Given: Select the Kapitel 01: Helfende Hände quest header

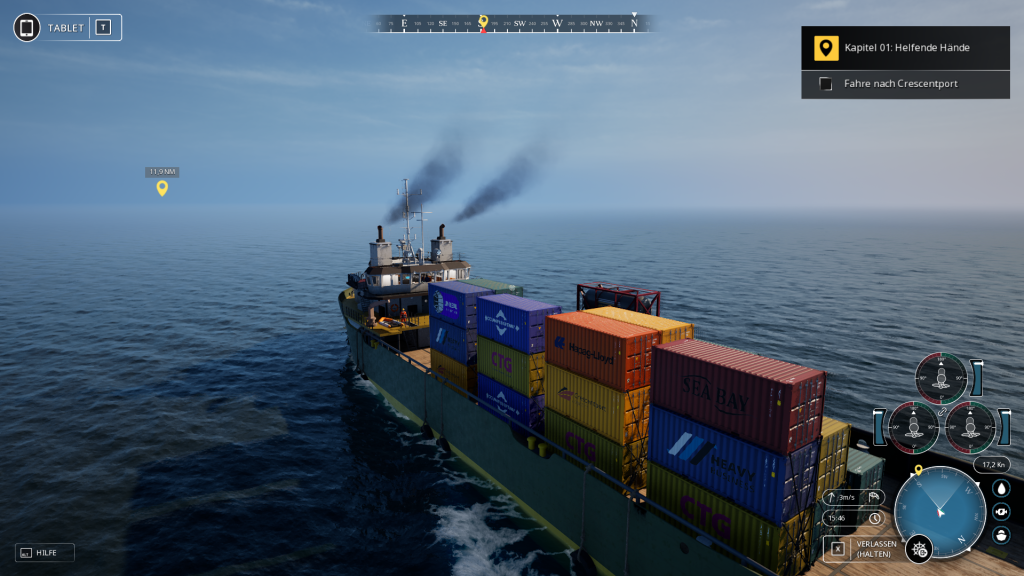Looking at the screenshot, I should click(905, 47).
